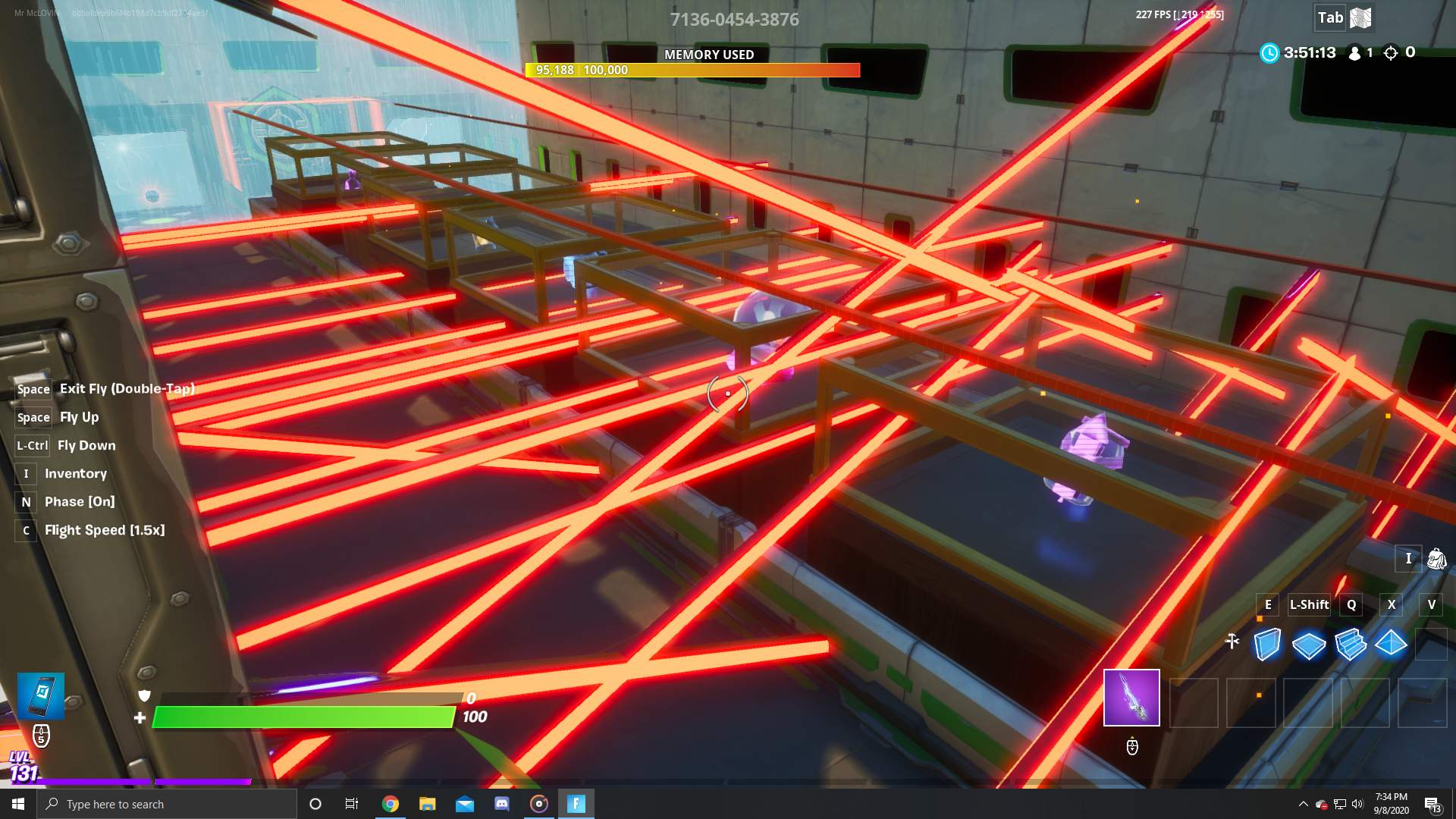Screen dimensions: 1456x819
Task: Choose the pyramid roof building piece
Action: [1391, 644]
